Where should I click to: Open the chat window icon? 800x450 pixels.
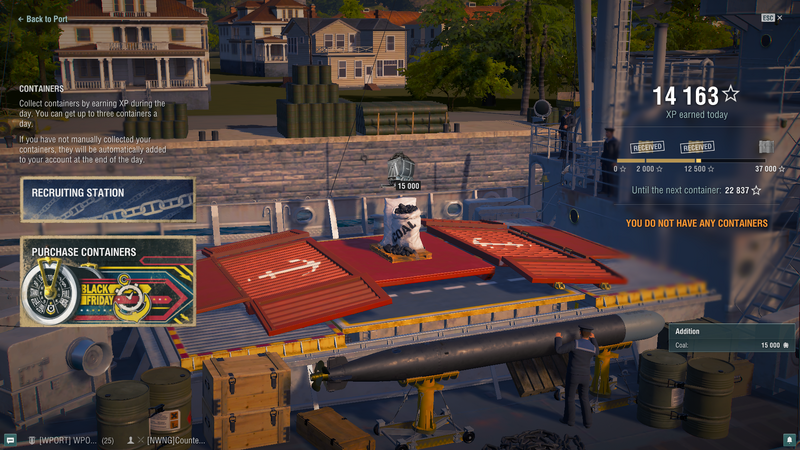coord(10,440)
